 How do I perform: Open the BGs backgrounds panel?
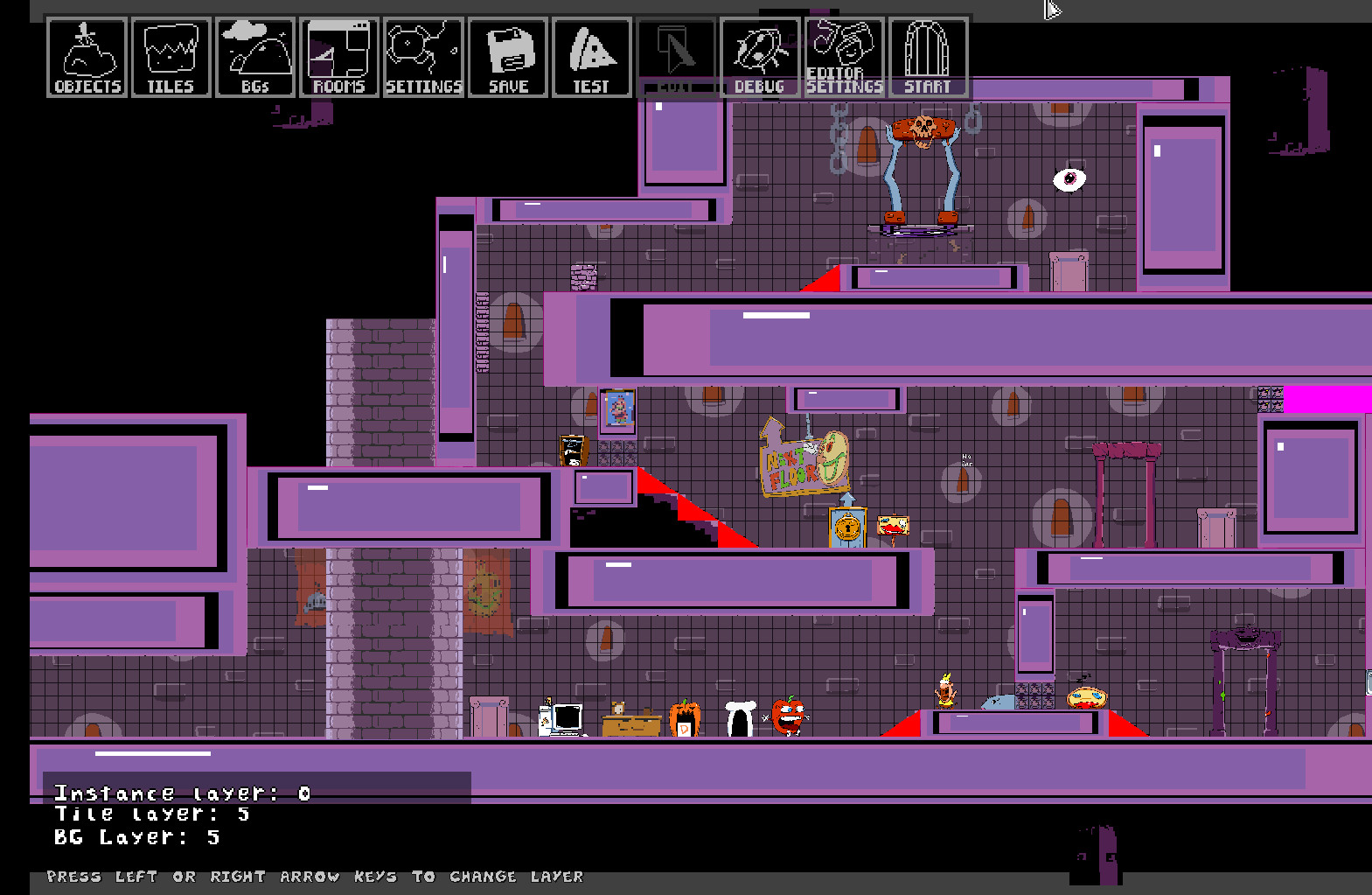[x=254, y=55]
